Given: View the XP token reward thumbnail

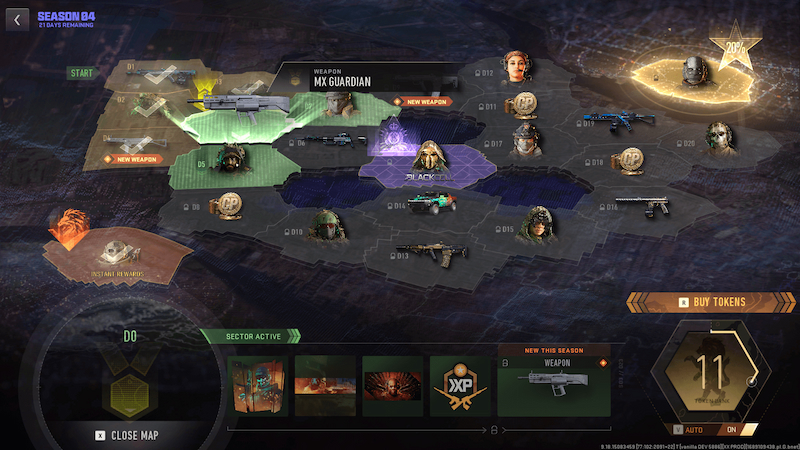Looking at the screenshot, I should pos(458,385).
